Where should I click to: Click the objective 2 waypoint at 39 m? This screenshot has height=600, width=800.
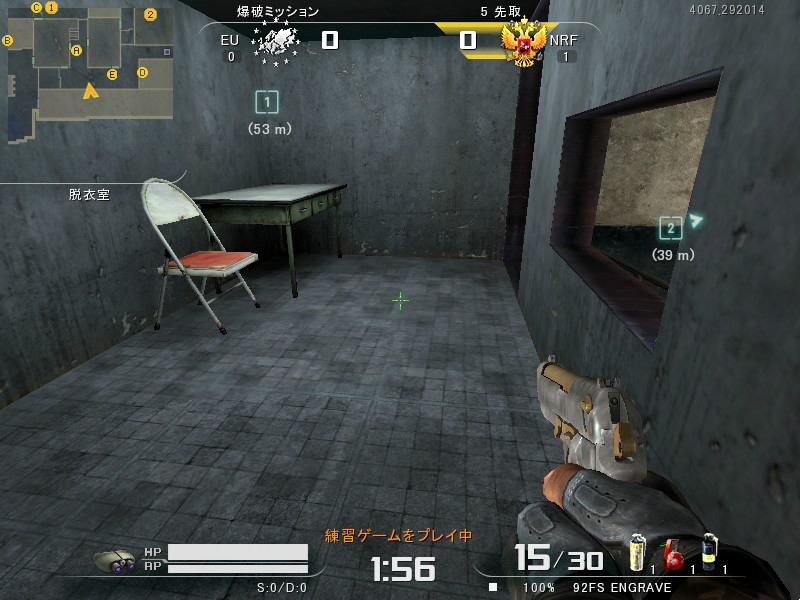pyautogui.click(x=671, y=228)
